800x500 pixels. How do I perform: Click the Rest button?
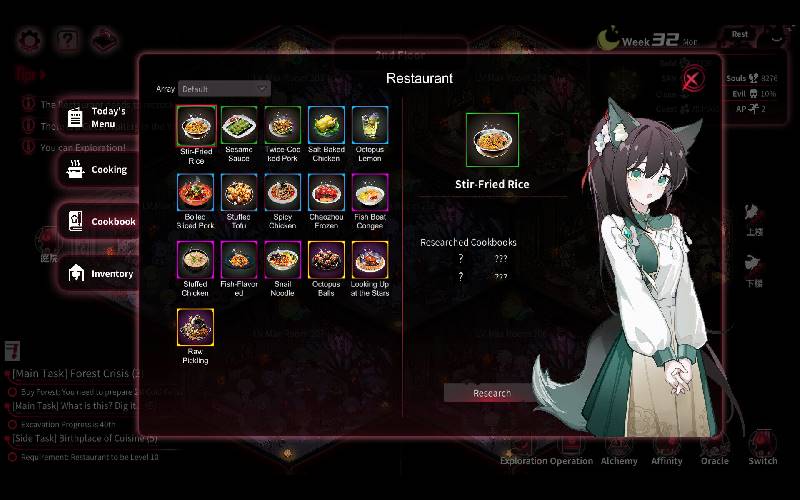[739, 34]
